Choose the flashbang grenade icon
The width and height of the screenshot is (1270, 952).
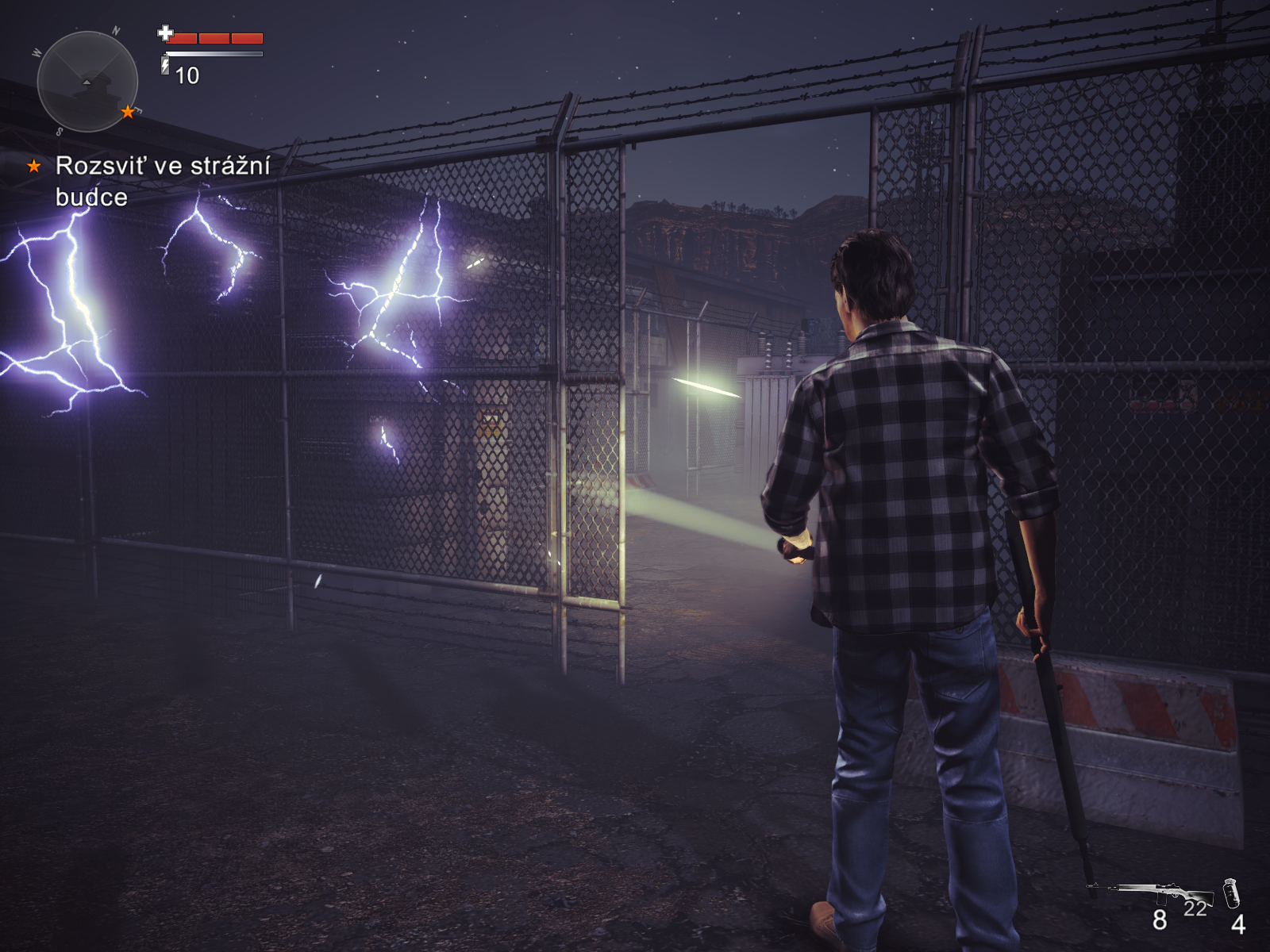click(1231, 893)
